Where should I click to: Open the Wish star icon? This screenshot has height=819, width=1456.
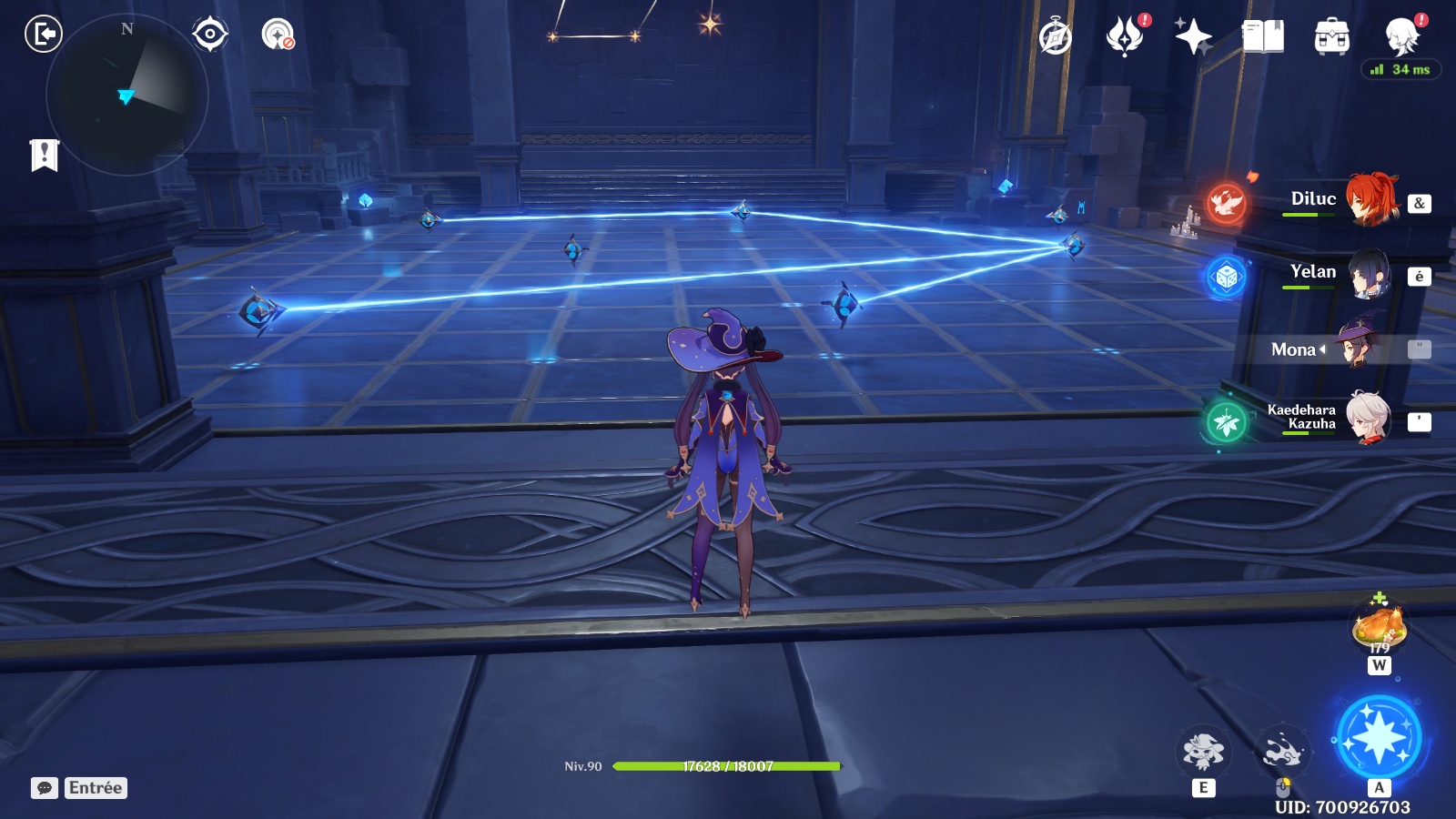pos(1193,37)
